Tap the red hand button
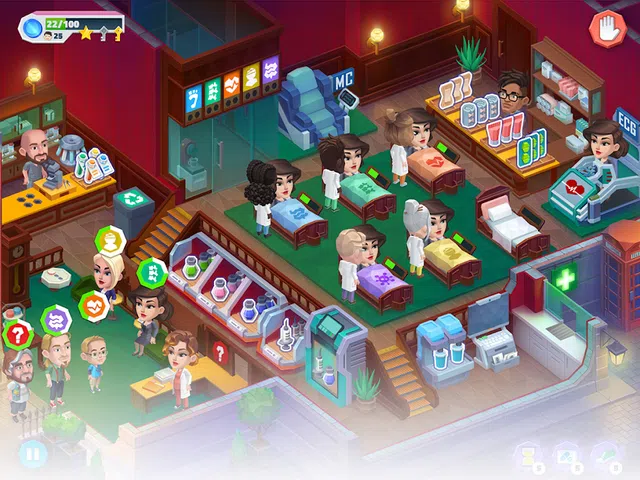640x480 pixels. click(605, 27)
